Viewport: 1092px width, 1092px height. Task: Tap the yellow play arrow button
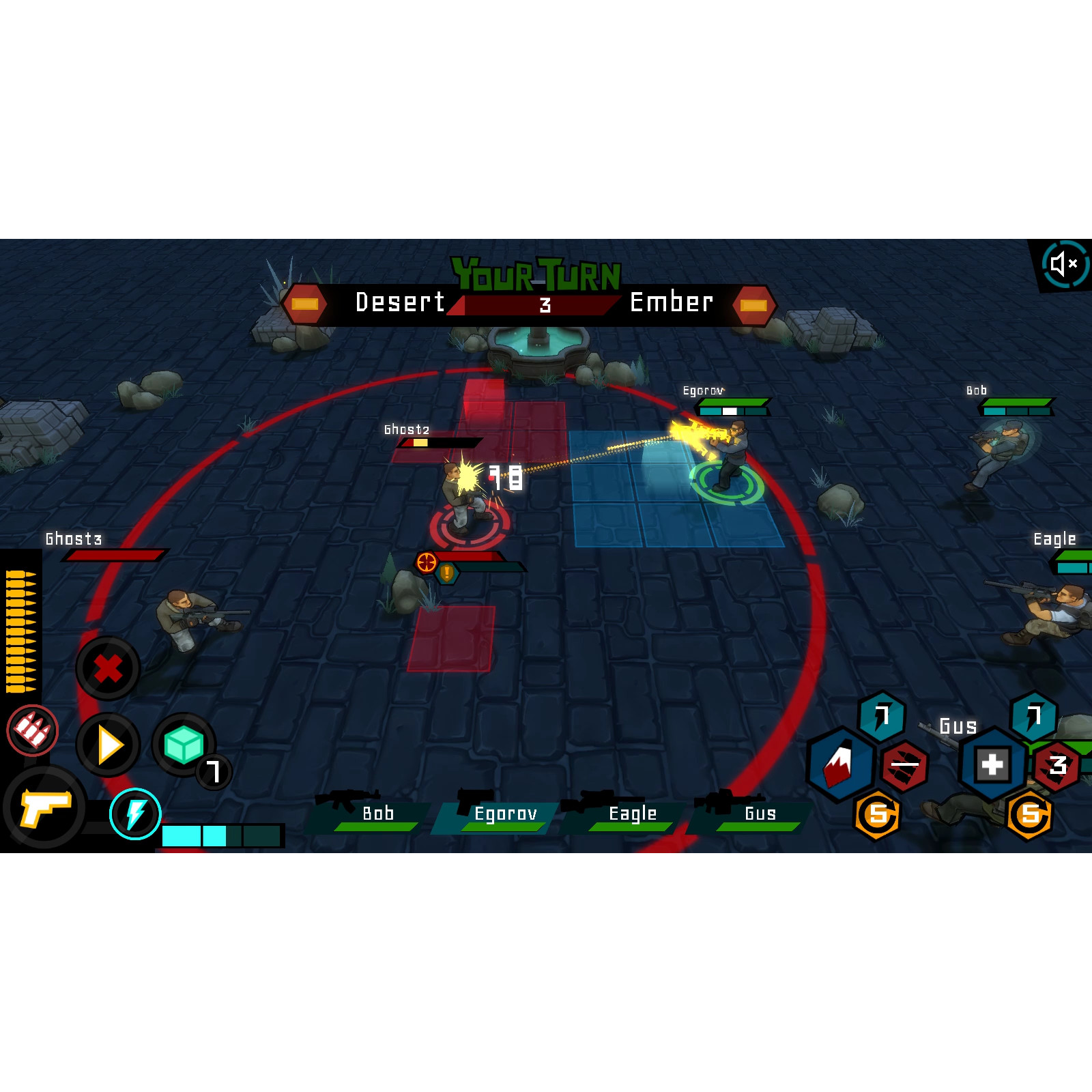(x=109, y=745)
